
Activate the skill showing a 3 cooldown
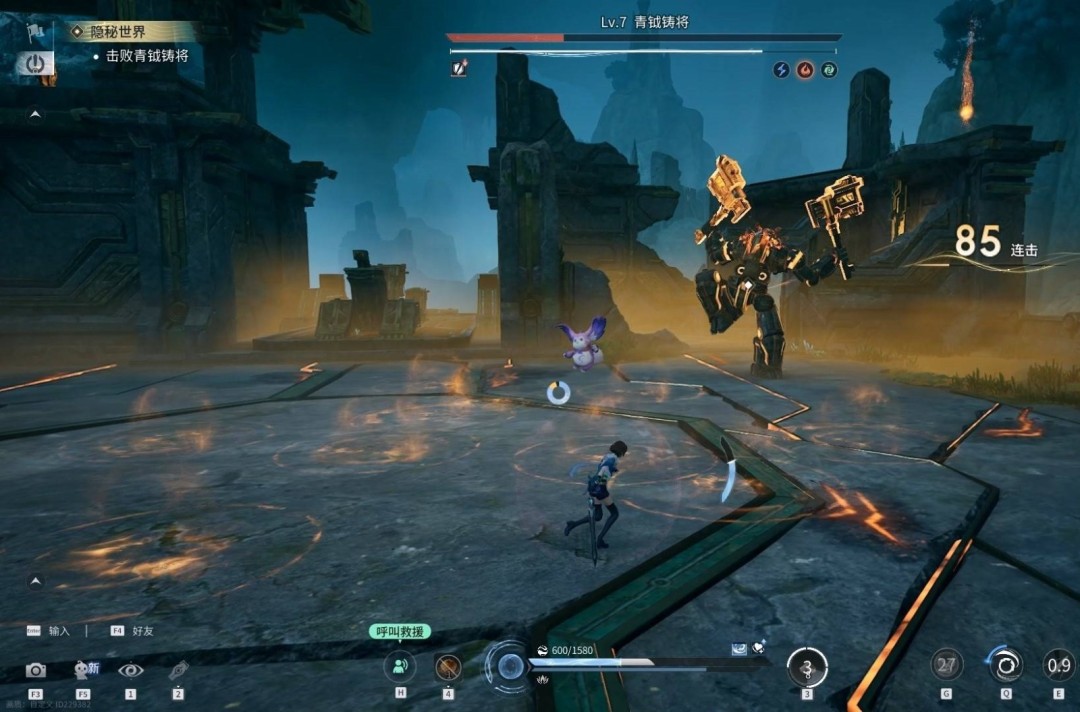(x=807, y=667)
